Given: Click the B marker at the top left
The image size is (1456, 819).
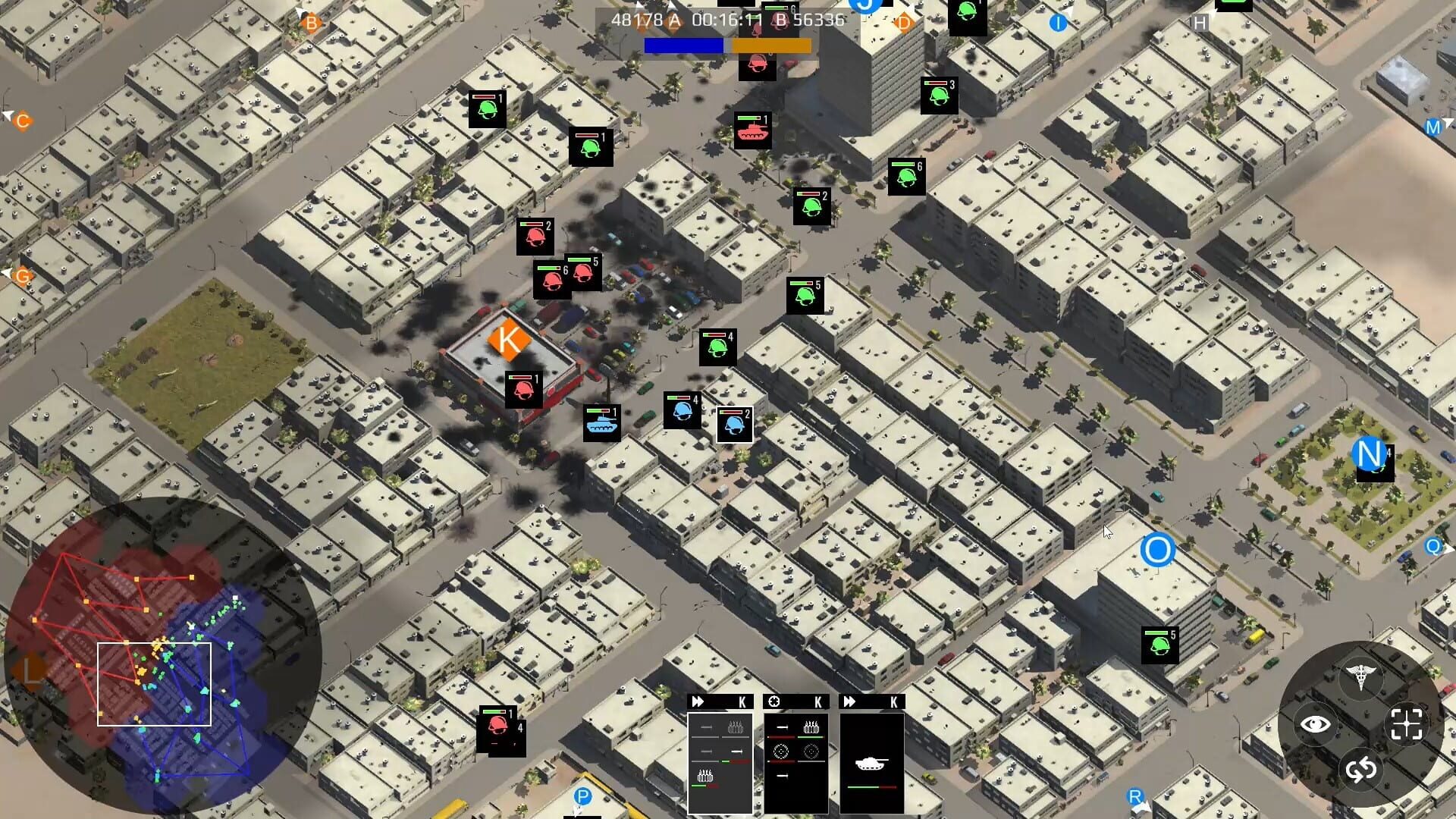Looking at the screenshot, I should pos(309,22).
